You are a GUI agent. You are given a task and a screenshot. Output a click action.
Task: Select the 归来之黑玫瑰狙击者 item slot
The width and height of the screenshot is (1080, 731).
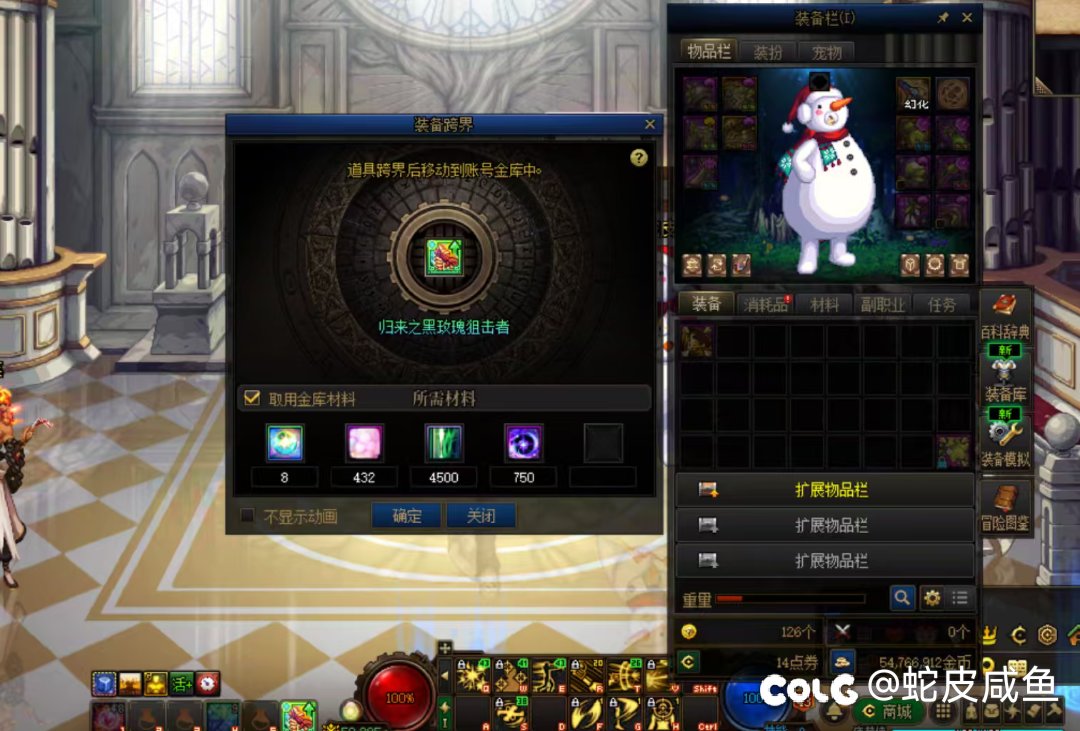click(x=440, y=257)
